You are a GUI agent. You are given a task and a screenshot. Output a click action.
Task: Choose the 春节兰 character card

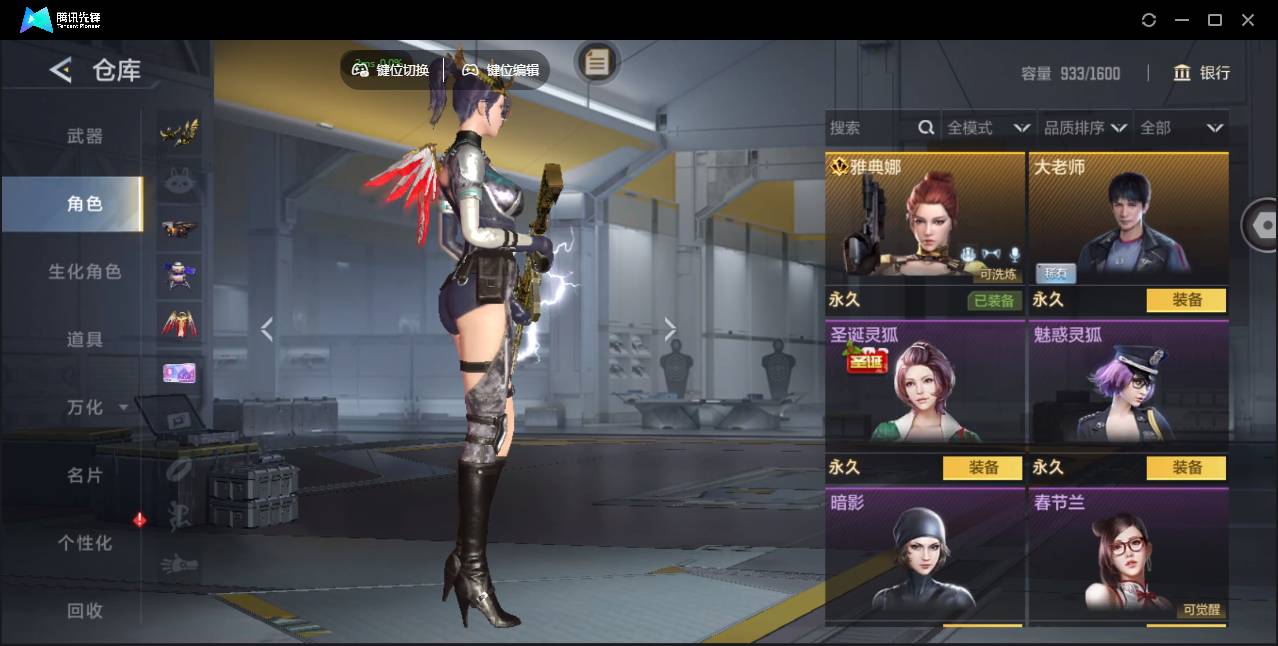coord(1128,555)
